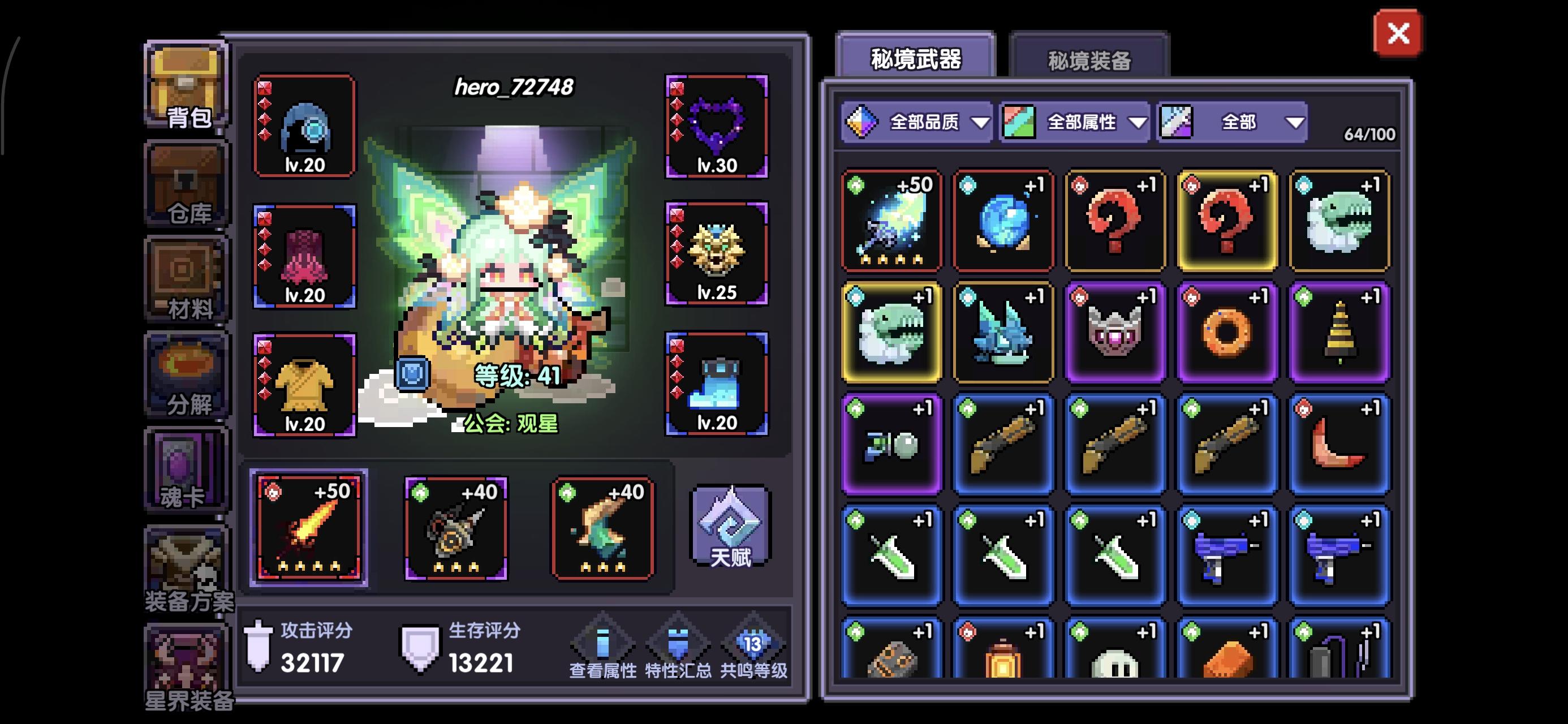Expand the 全部品质 quality filter dropdown

pos(917,122)
